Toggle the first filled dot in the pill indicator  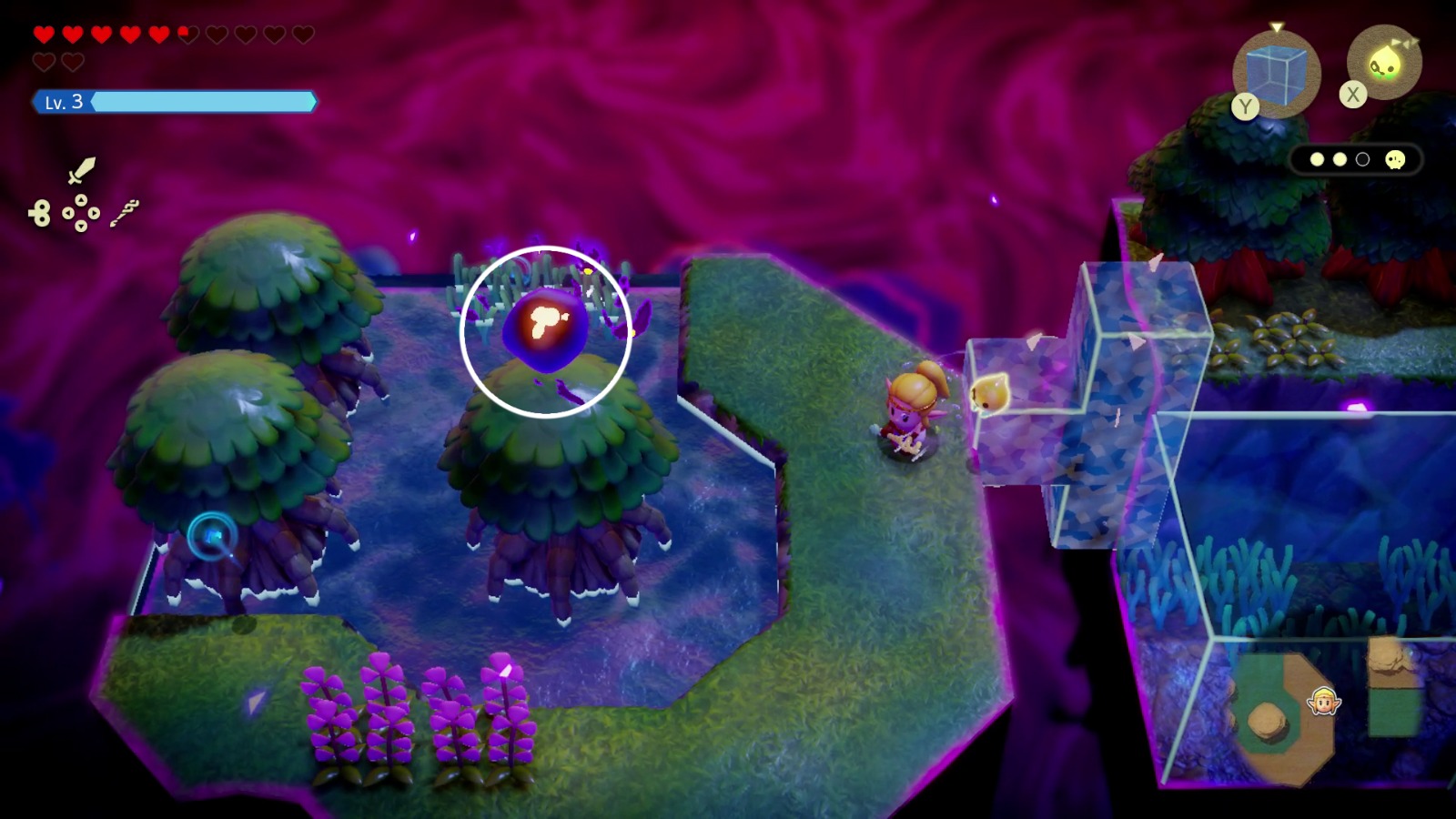(1319, 159)
